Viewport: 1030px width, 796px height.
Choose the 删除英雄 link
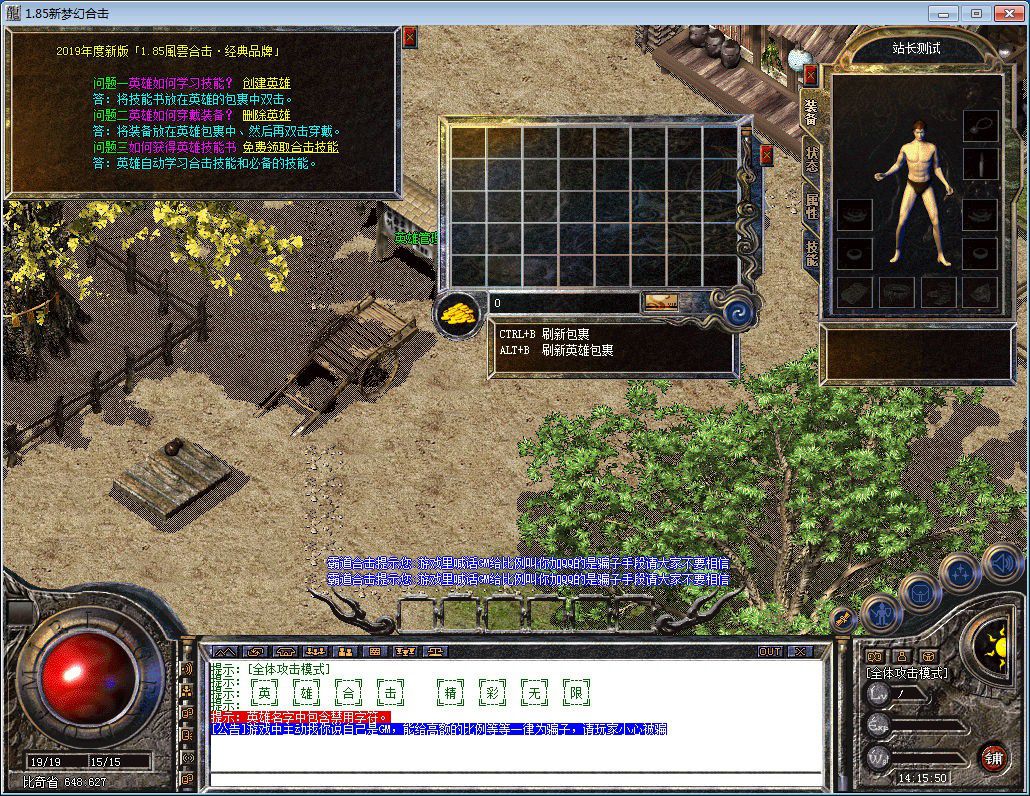[266, 115]
